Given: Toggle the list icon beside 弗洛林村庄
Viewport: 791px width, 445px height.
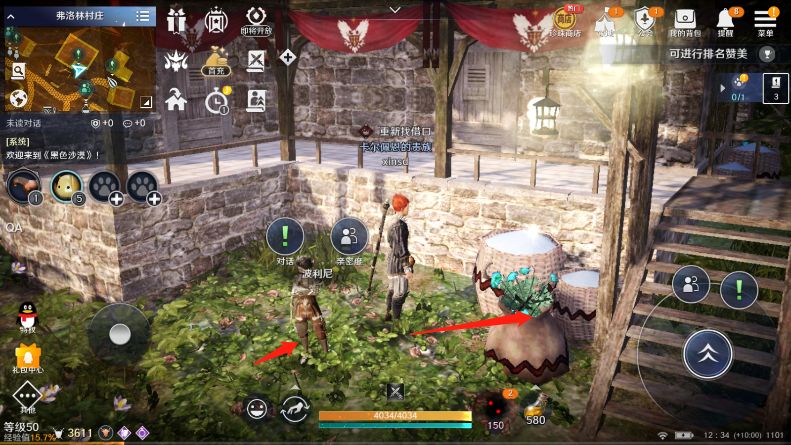Looking at the screenshot, I should click(x=143, y=16).
